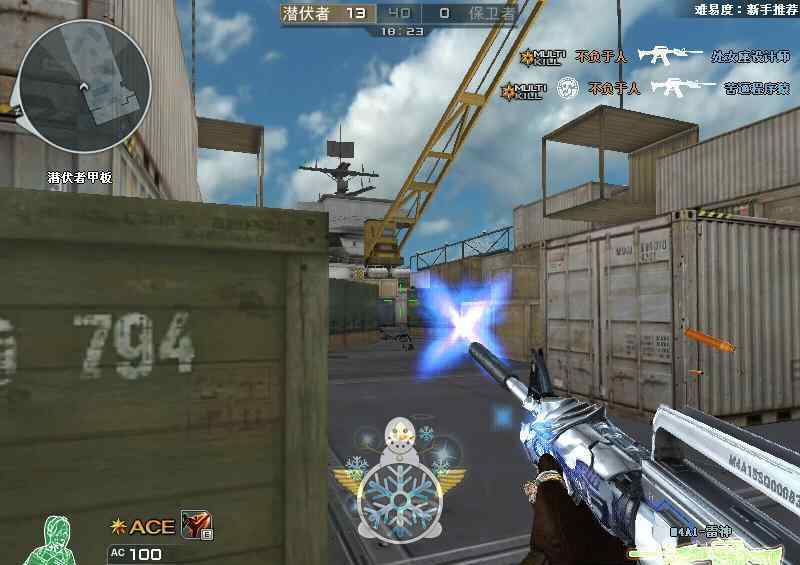
Task: Select the ACE badge icon
Action: (144, 527)
